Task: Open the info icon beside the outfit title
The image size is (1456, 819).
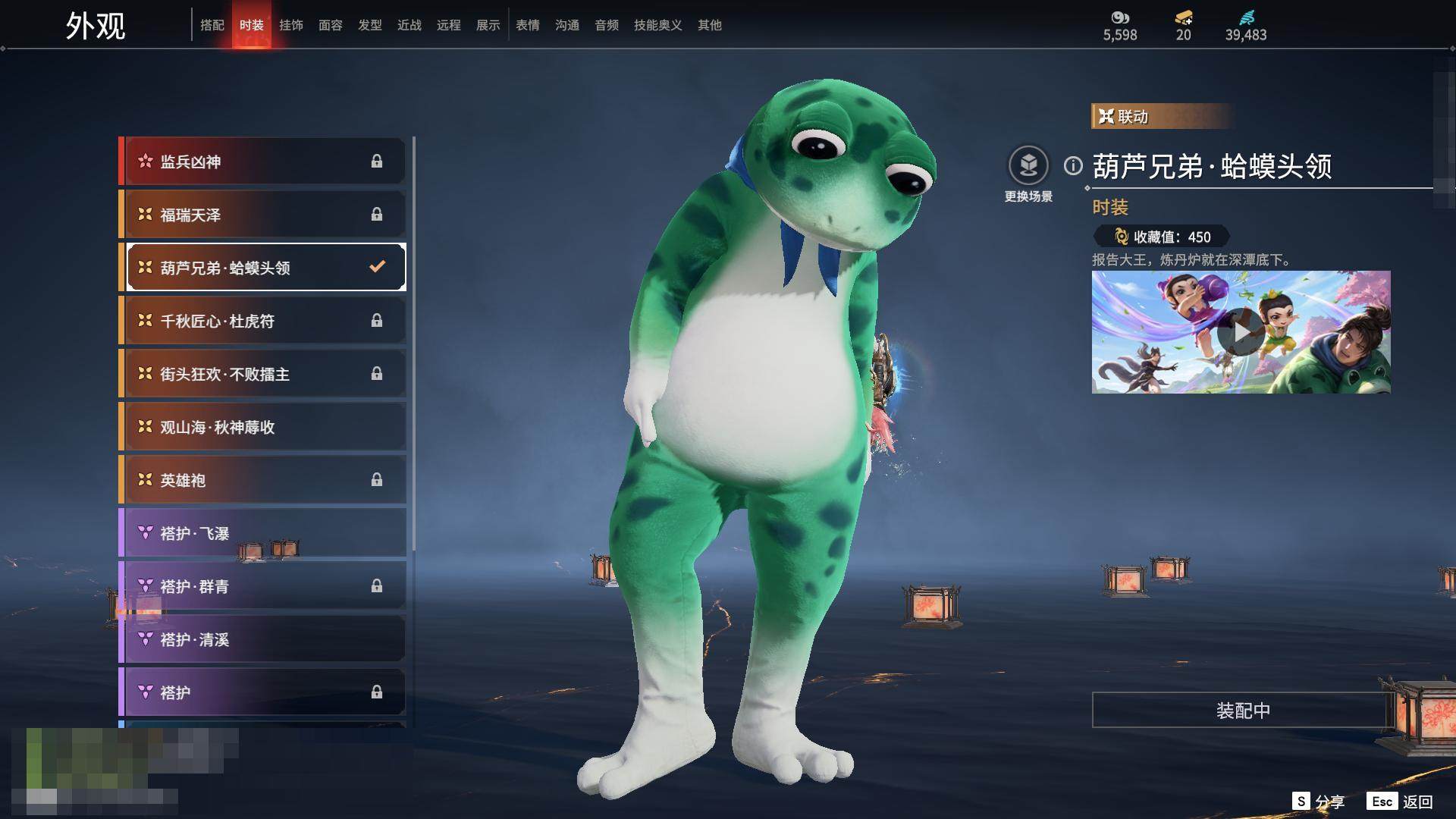Action: pyautogui.click(x=1073, y=165)
